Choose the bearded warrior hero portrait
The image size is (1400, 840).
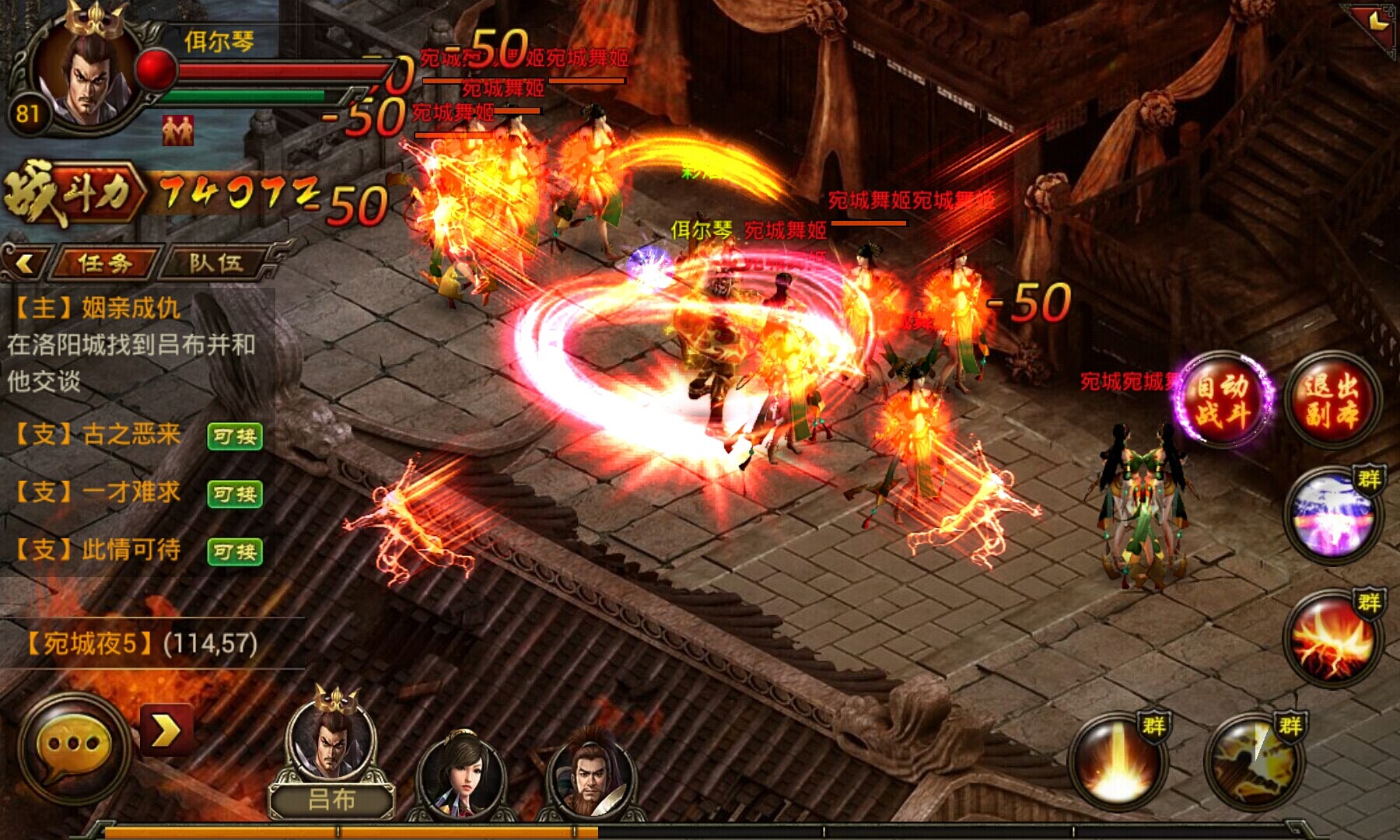pyautogui.click(x=591, y=775)
